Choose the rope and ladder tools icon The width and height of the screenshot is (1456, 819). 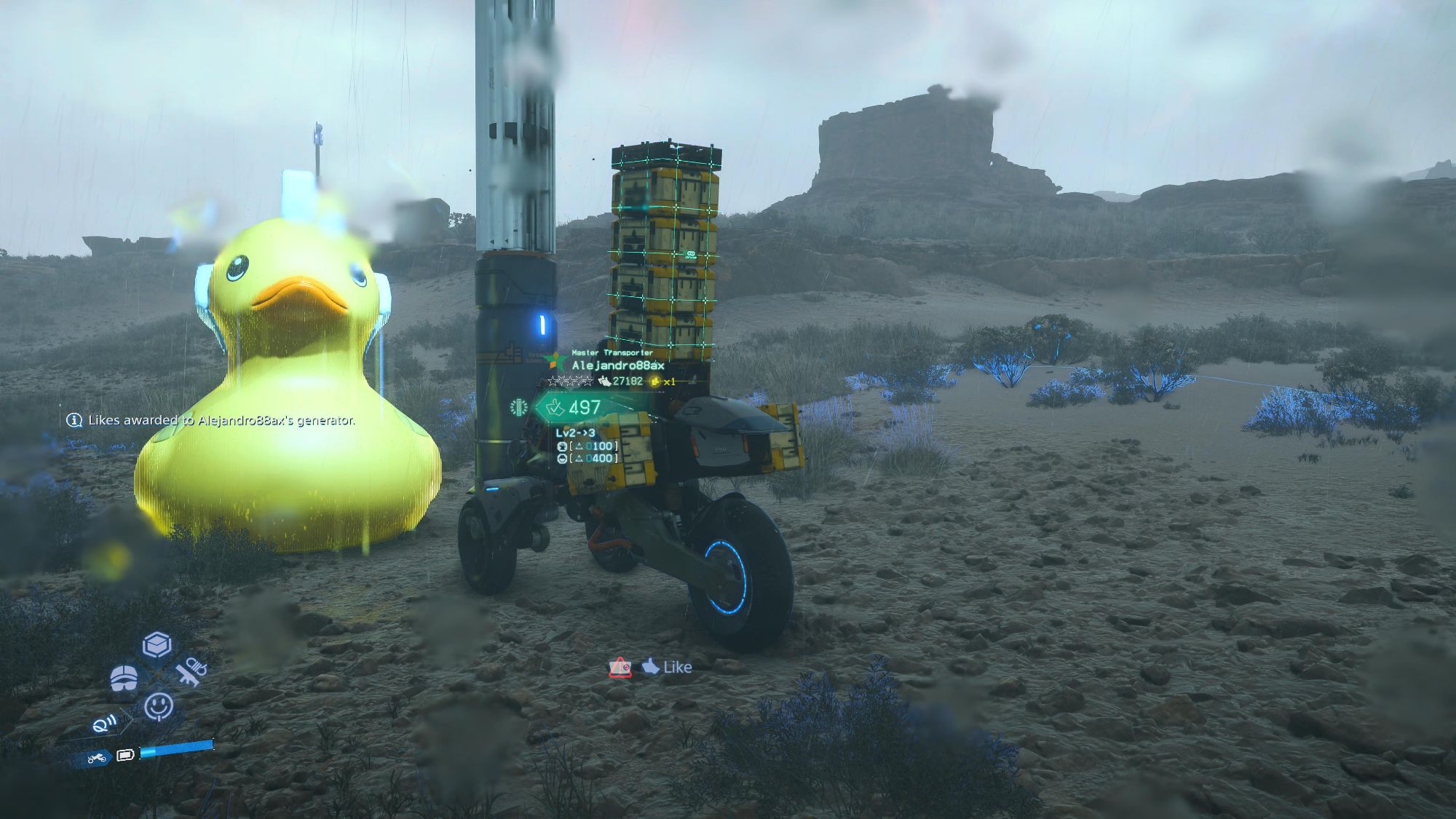191,671
